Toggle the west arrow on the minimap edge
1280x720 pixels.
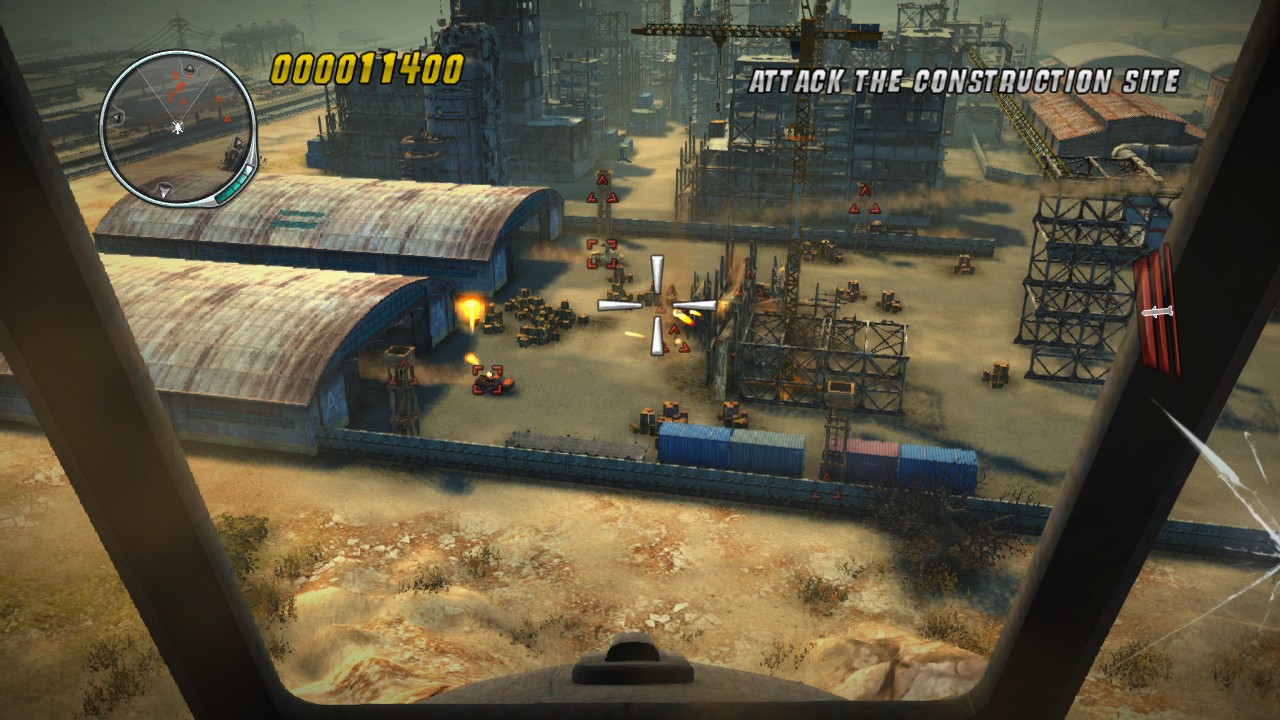(x=117, y=117)
